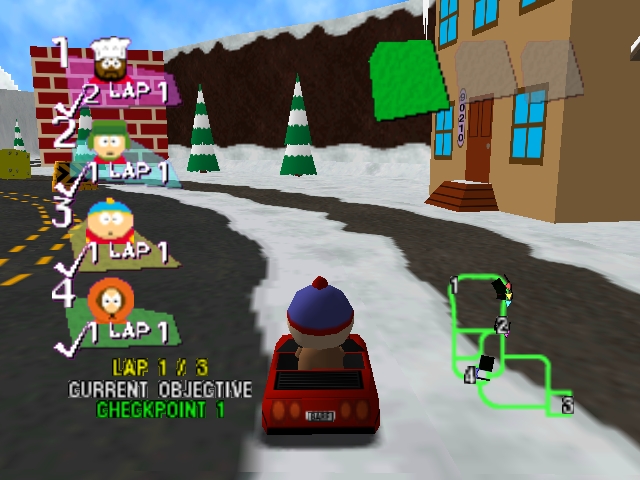The width and height of the screenshot is (640, 480).
Task: Click checkpoint 1 marker on minimap
Action: [454, 288]
